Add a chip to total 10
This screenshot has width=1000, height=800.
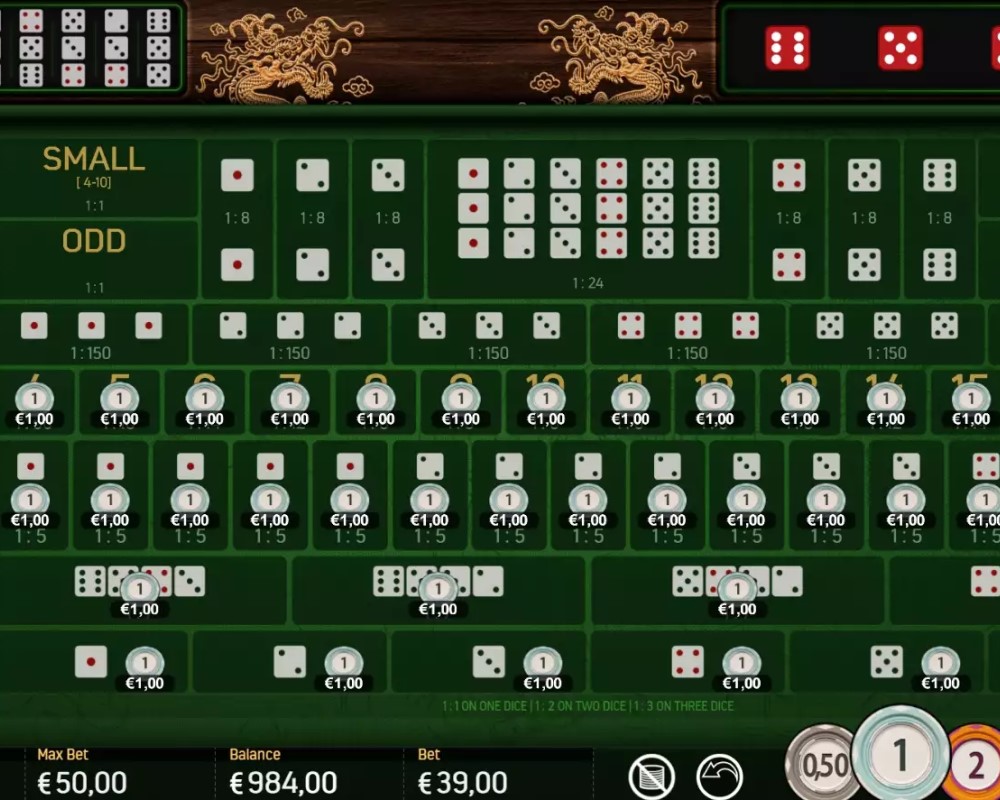tap(546, 402)
